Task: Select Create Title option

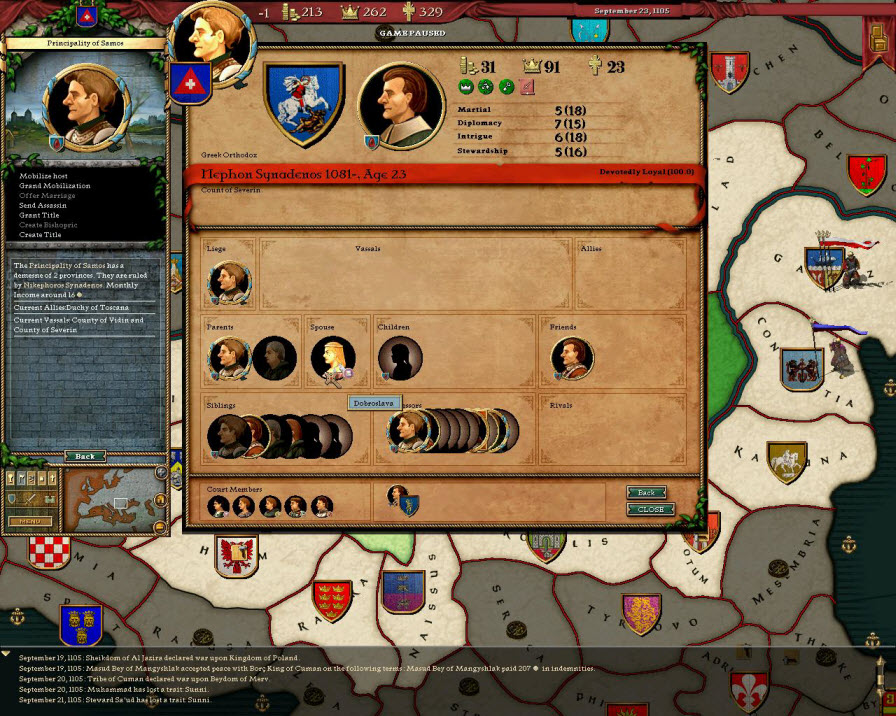Action: (x=40, y=234)
